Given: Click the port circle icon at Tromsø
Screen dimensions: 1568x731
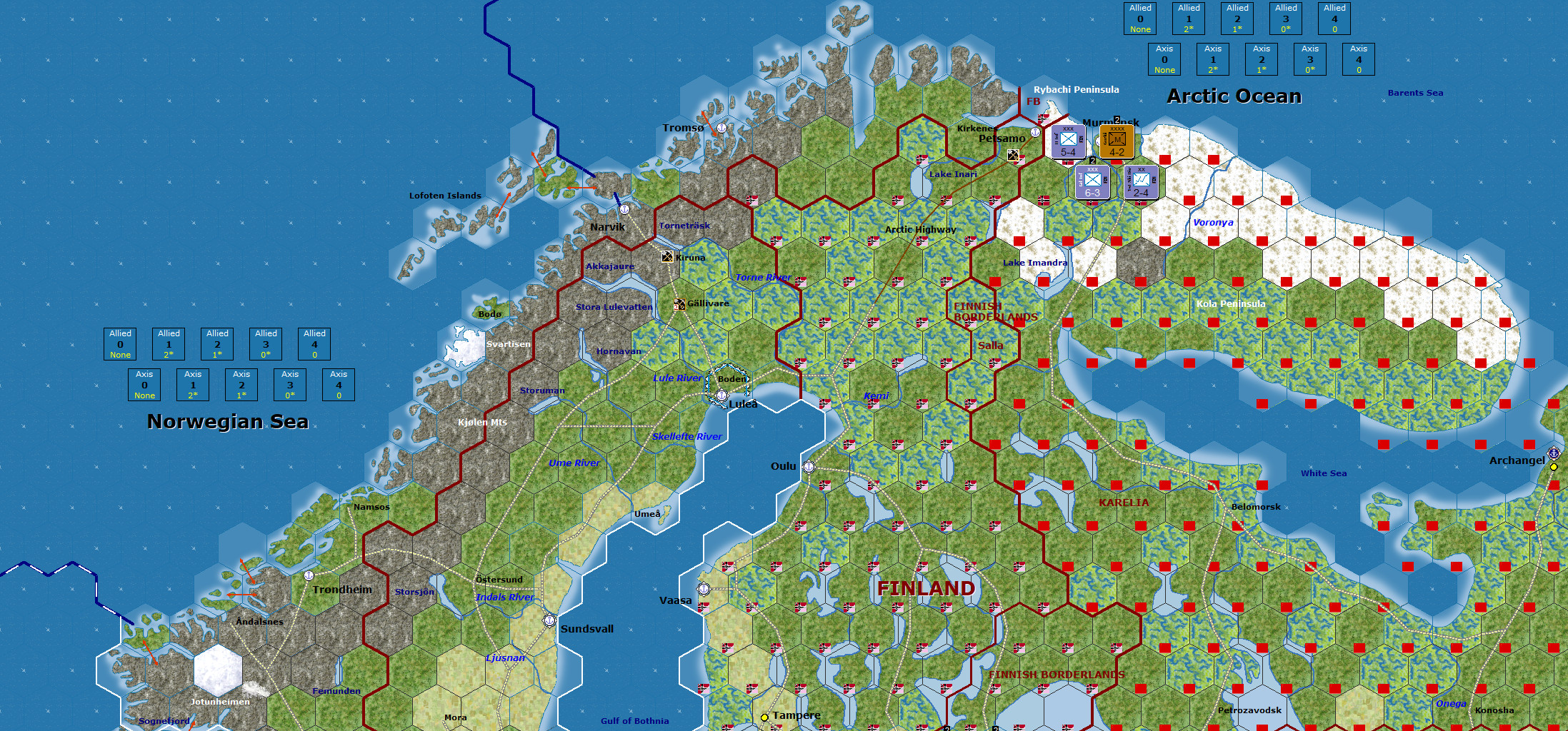Looking at the screenshot, I should 721,127.
